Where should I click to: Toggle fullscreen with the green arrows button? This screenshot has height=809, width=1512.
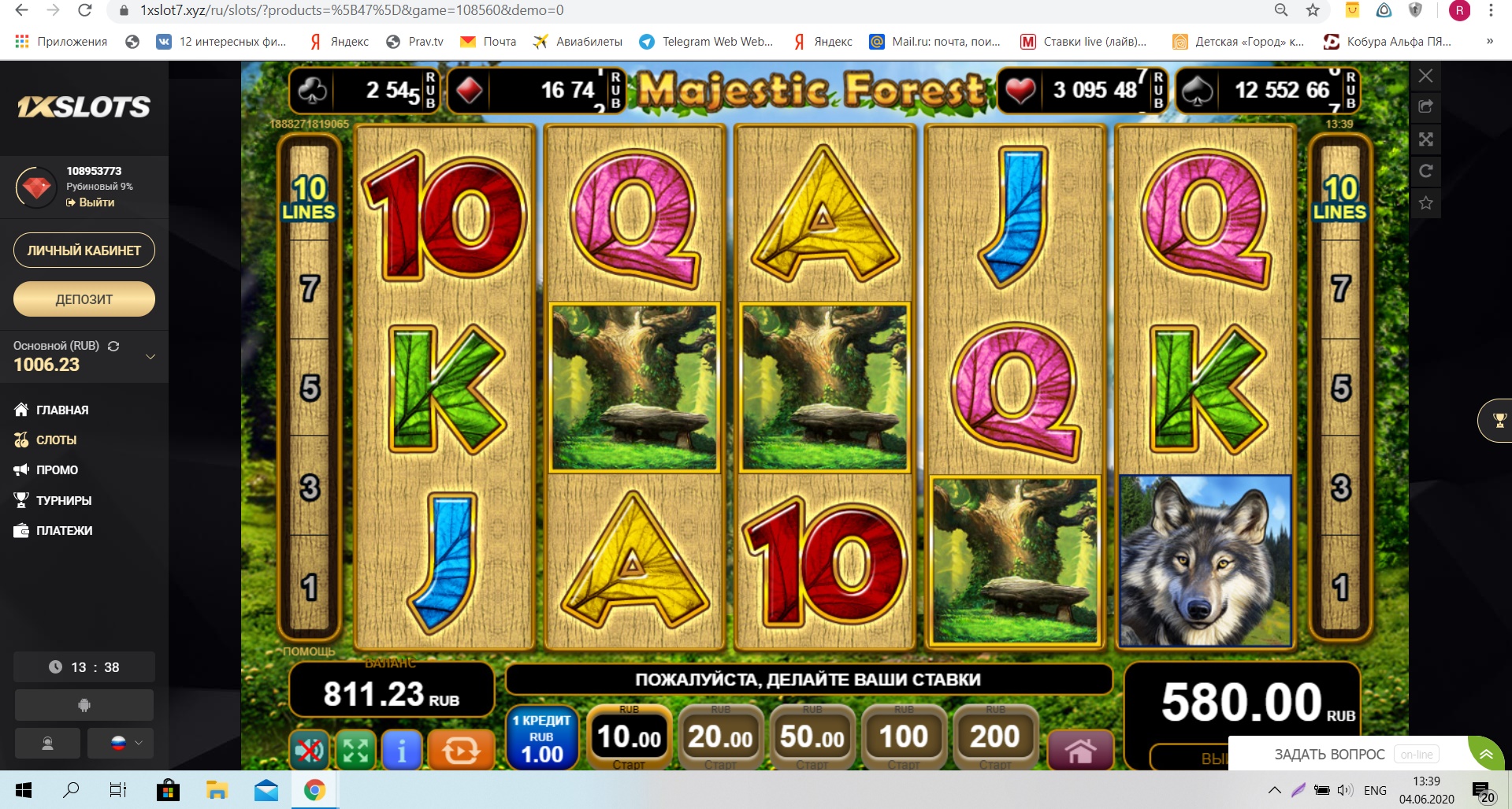[x=355, y=750]
